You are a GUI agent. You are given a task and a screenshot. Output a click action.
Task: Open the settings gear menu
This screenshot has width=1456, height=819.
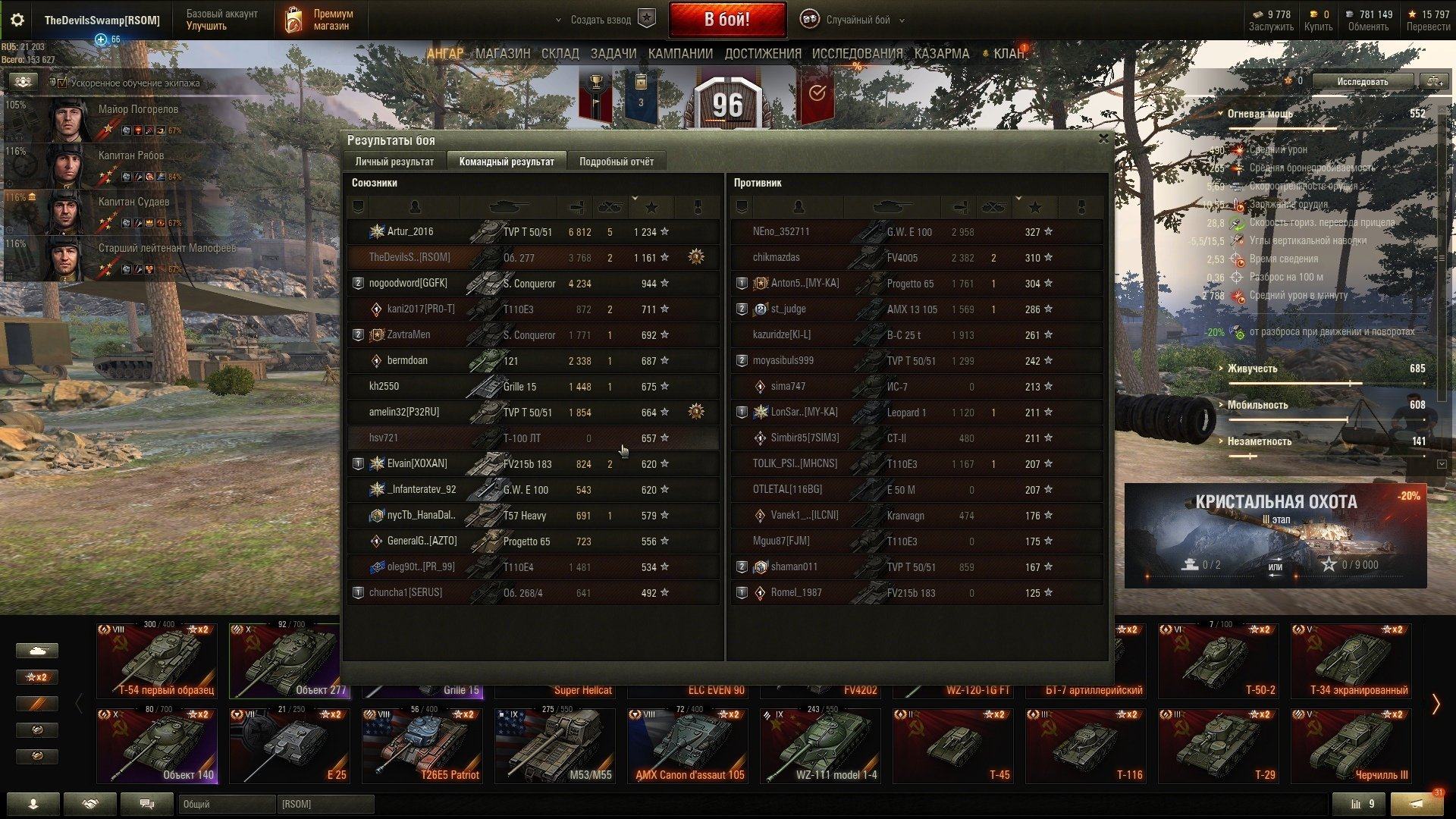pos(17,20)
